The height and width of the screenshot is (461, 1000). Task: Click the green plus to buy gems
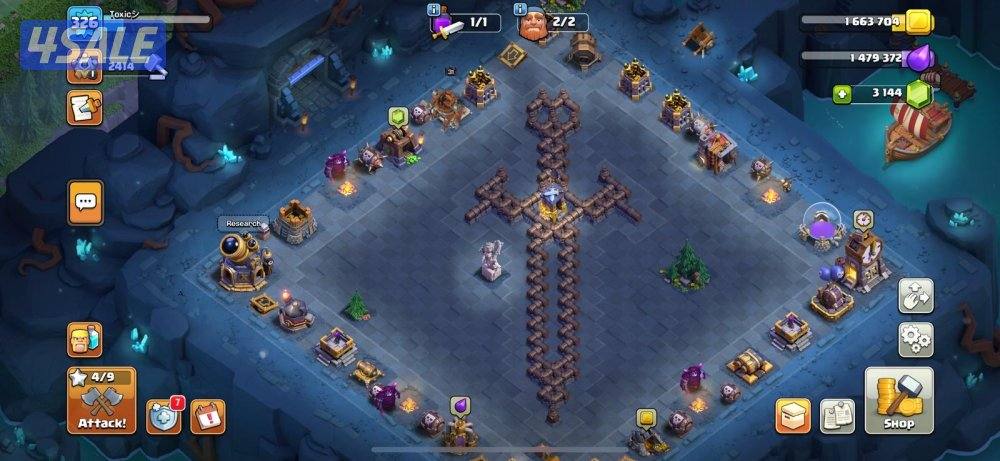point(845,95)
